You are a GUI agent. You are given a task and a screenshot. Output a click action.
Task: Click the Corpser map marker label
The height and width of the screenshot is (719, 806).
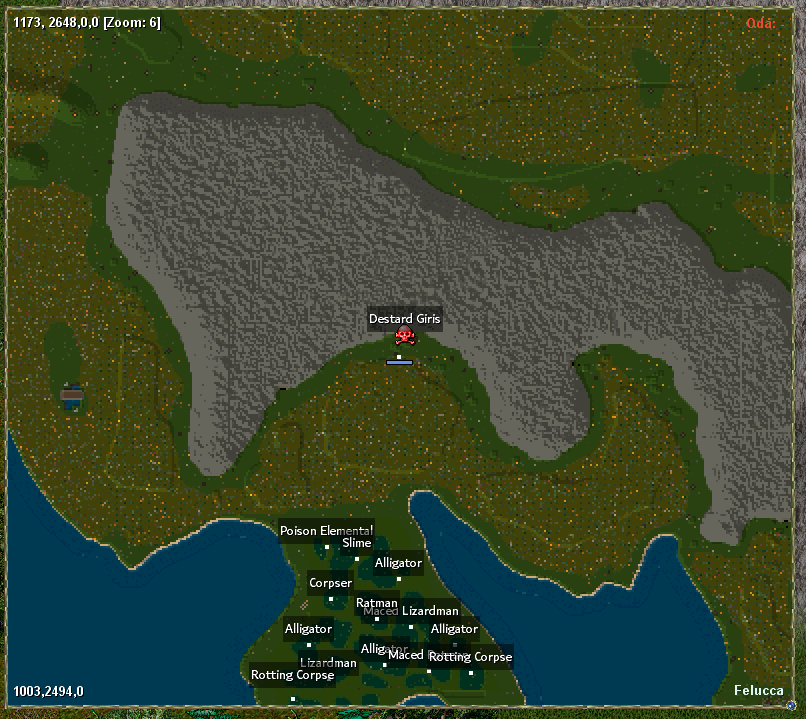330,583
